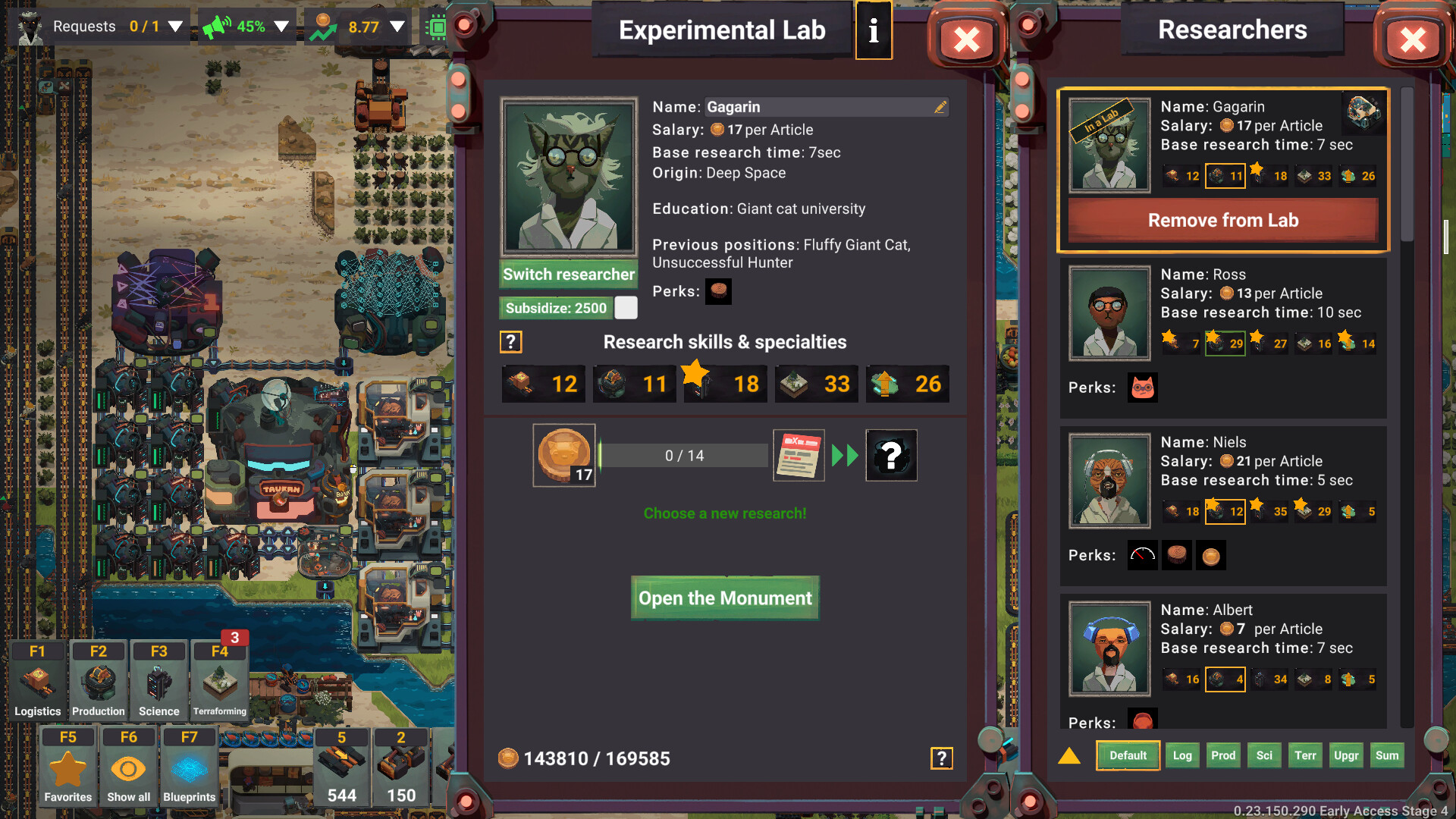
Task: Toggle the Subsidize: 2500 checkbox
Action: (626, 308)
